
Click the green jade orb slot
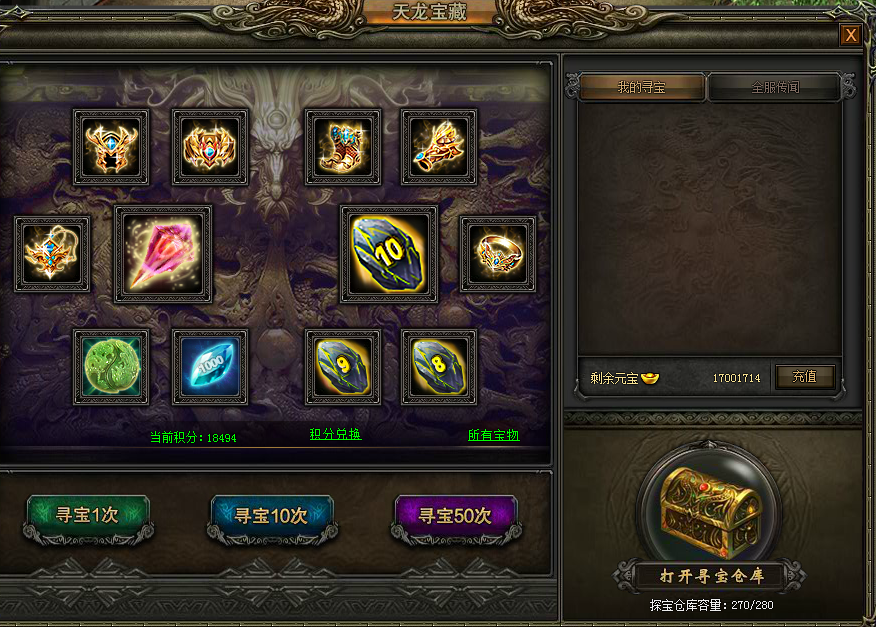point(111,367)
